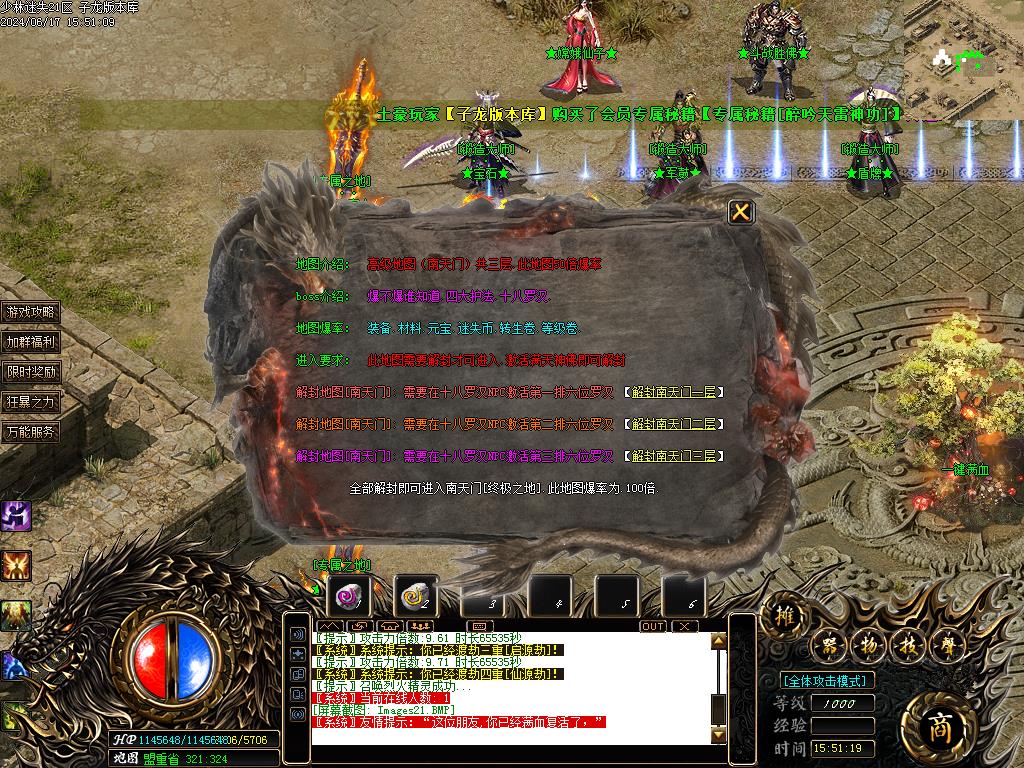
Task: Select the 狂暴之力 button
Action: [31, 402]
